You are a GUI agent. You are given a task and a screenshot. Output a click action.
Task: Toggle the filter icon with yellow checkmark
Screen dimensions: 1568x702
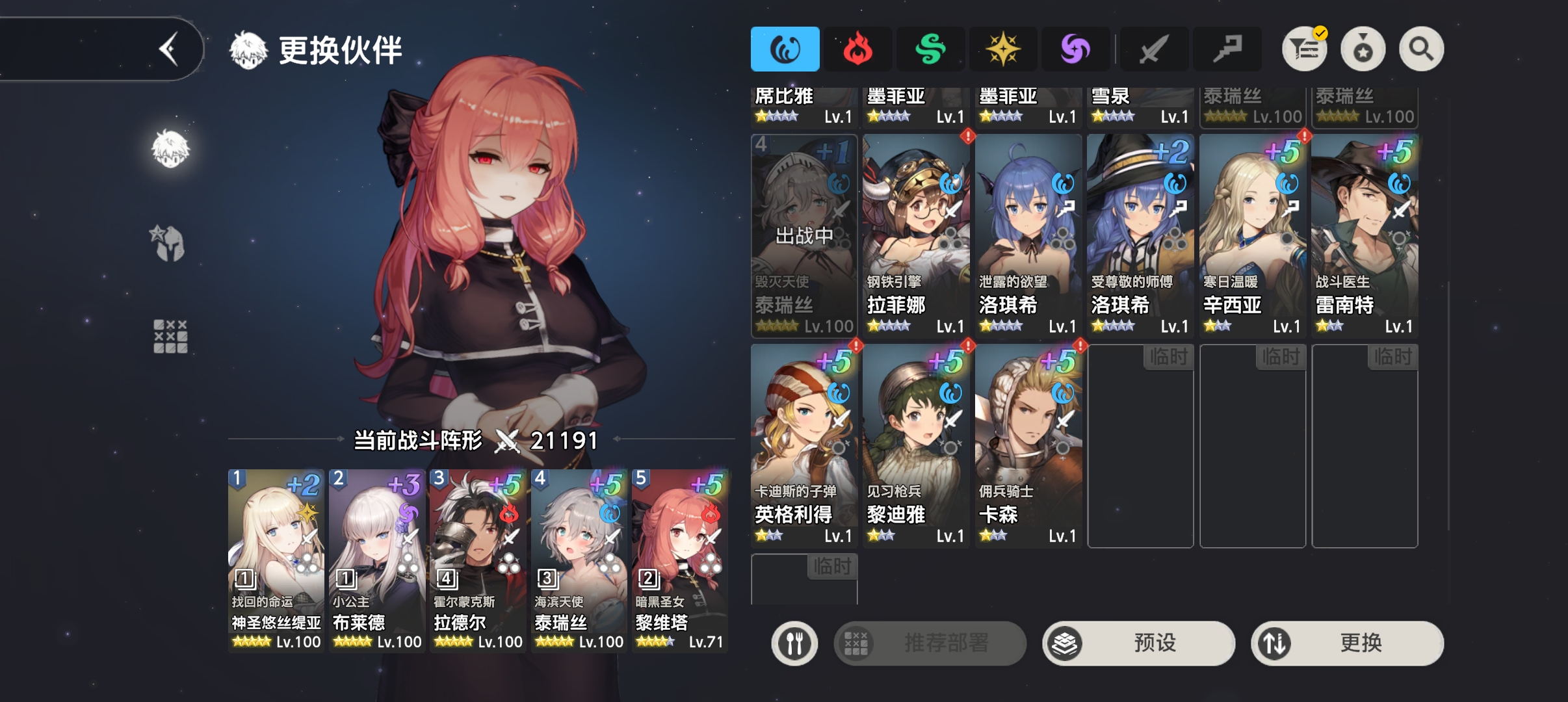1305,48
